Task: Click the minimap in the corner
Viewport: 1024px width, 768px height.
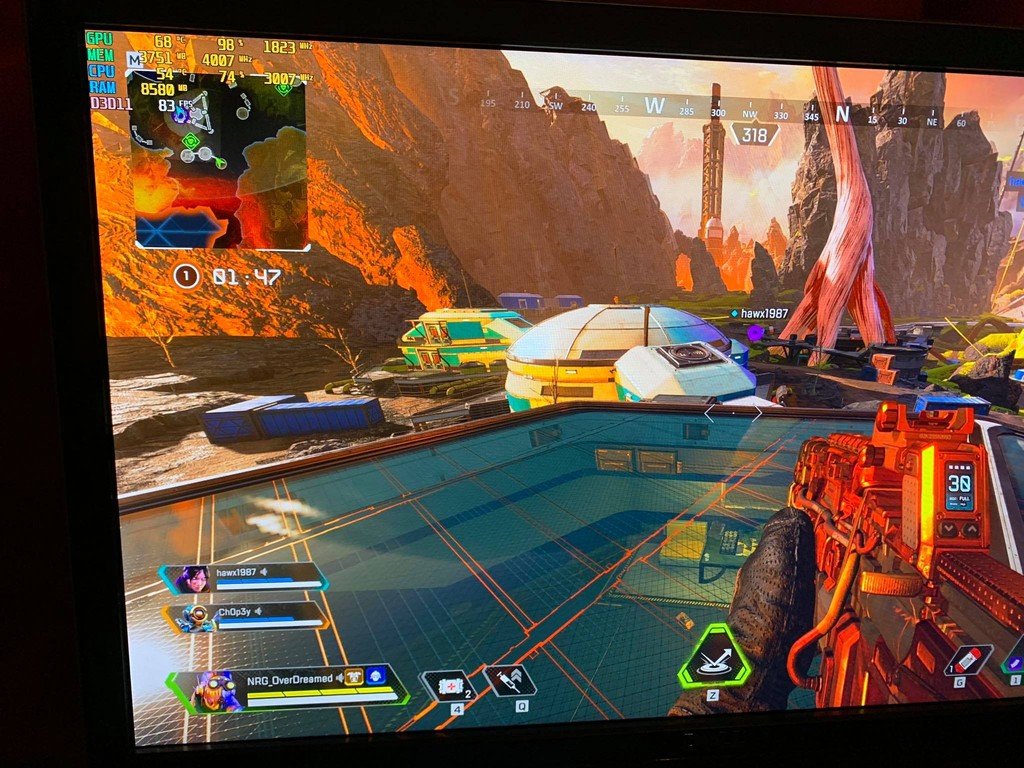Action: pyautogui.click(x=220, y=160)
